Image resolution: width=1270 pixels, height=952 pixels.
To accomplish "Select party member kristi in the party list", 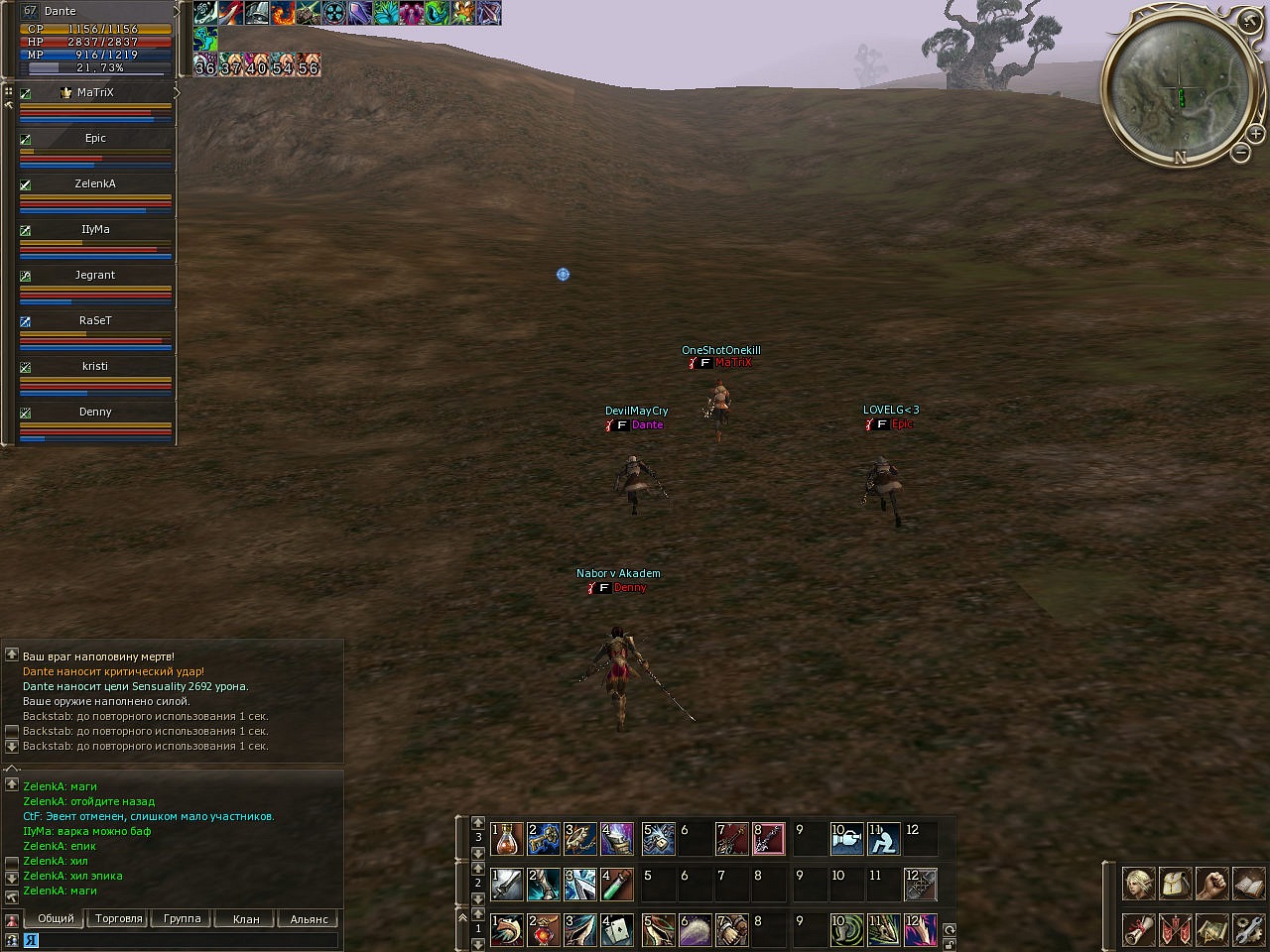I will (95, 367).
